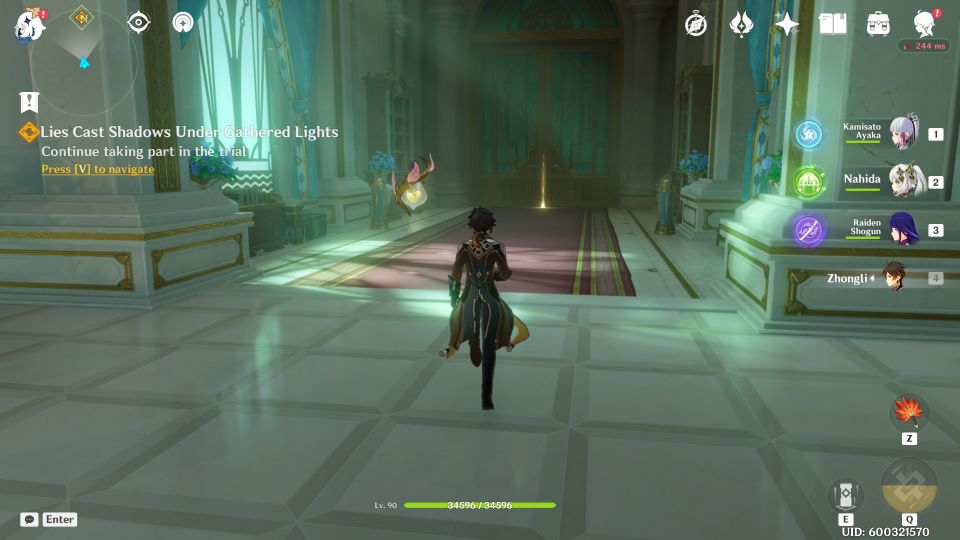Activate Zhongli's Elemental Skill icon
960x540 pixels.
click(x=846, y=495)
